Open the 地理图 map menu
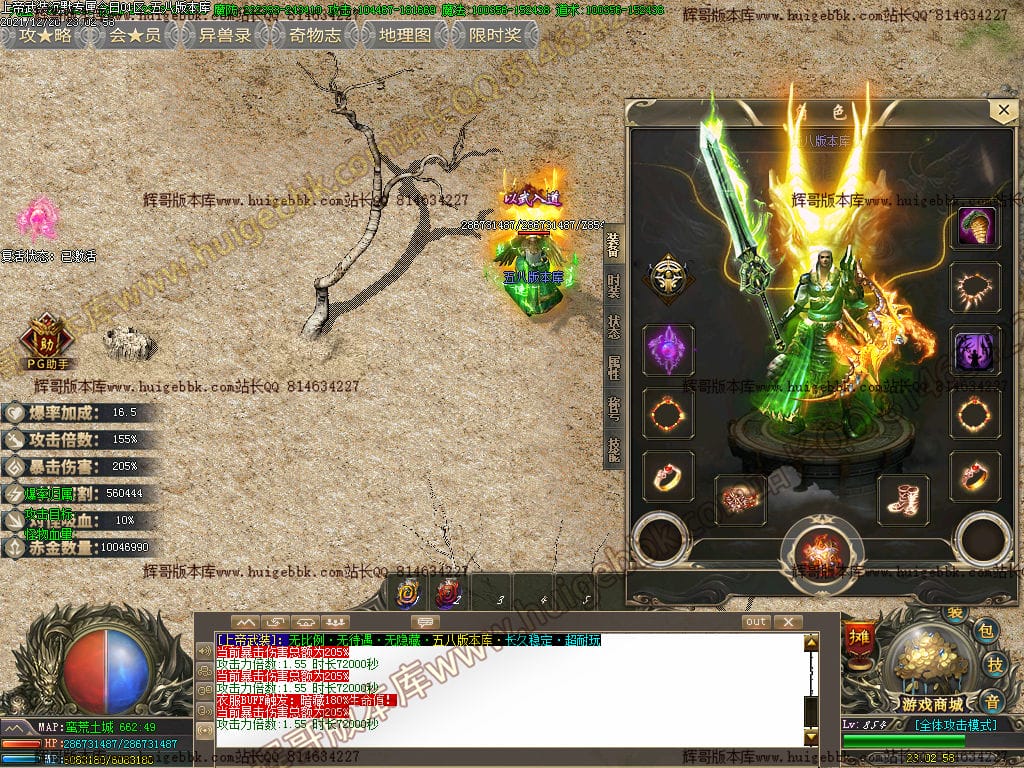The image size is (1024, 768). [x=404, y=35]
